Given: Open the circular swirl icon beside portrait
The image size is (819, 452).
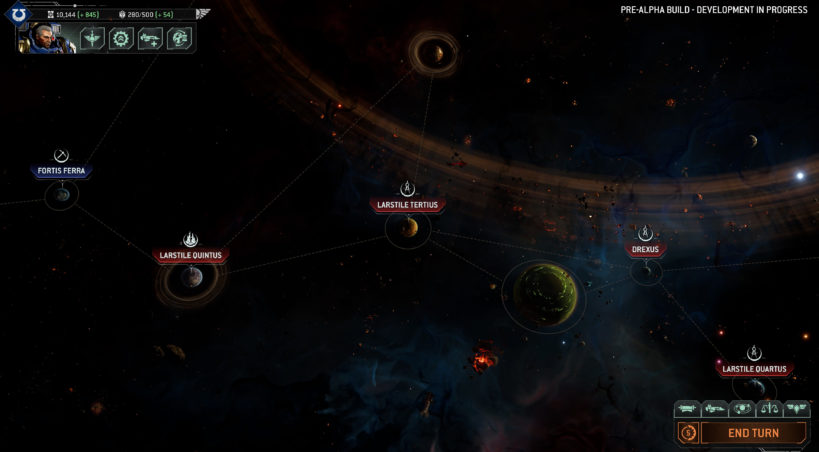Looking at the screenshot, I should click(x=180, y=38).
